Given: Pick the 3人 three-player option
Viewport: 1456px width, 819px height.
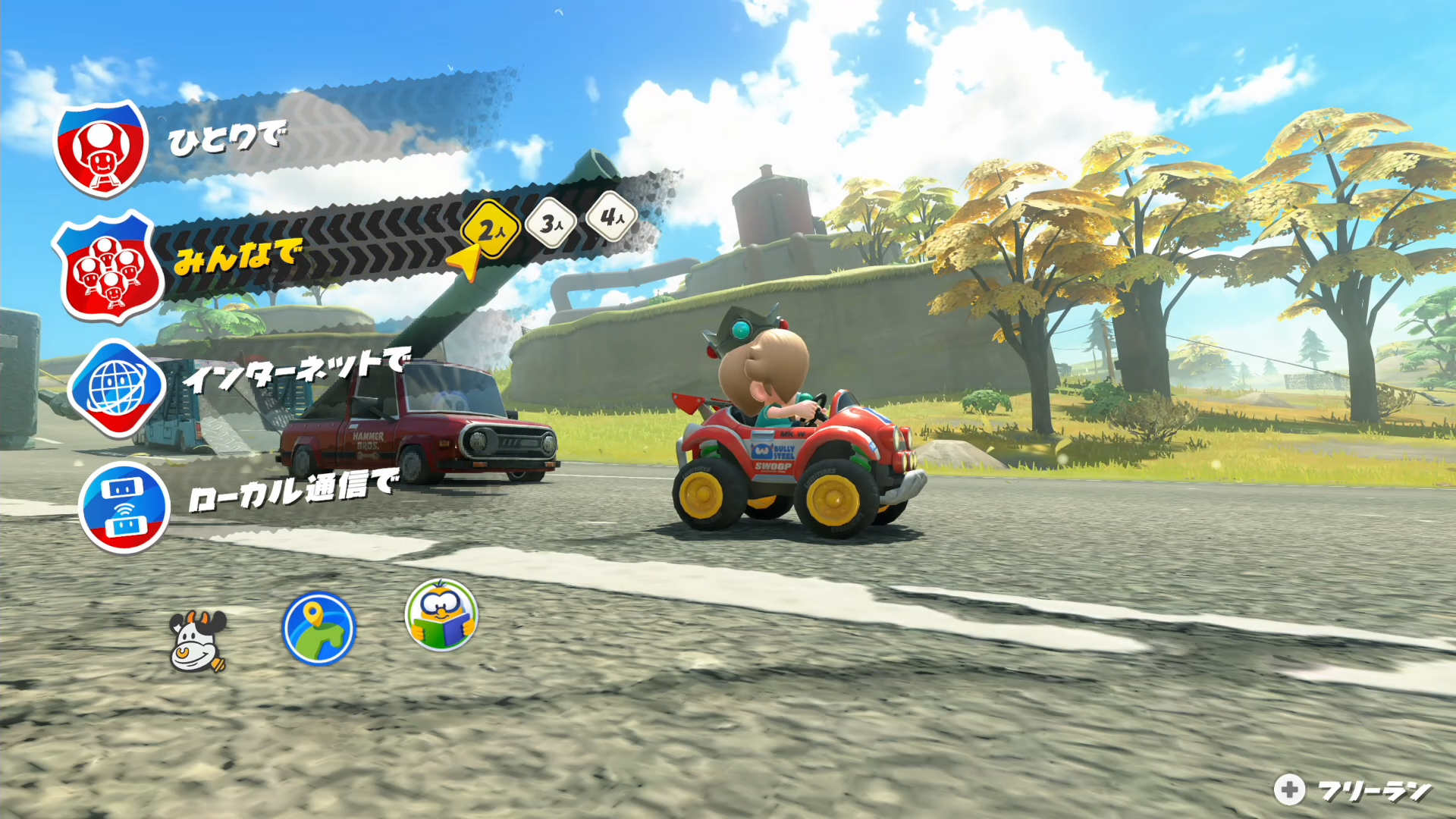Looking at the screenshot, I should (551, 223).
